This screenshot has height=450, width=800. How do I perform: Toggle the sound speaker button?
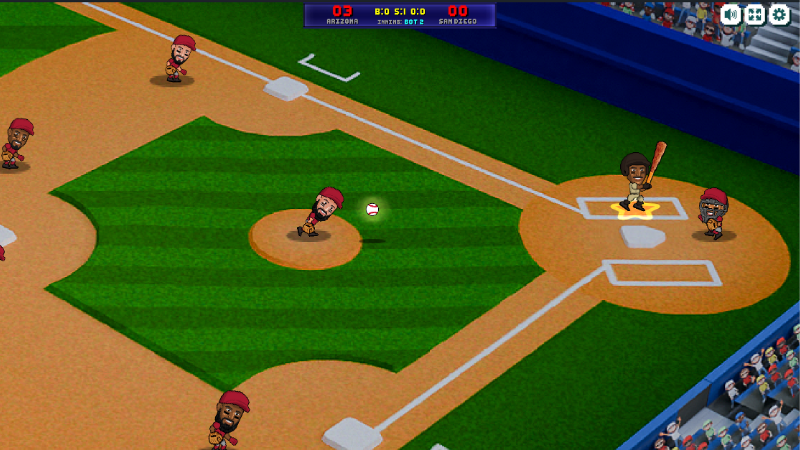point(731,14)
